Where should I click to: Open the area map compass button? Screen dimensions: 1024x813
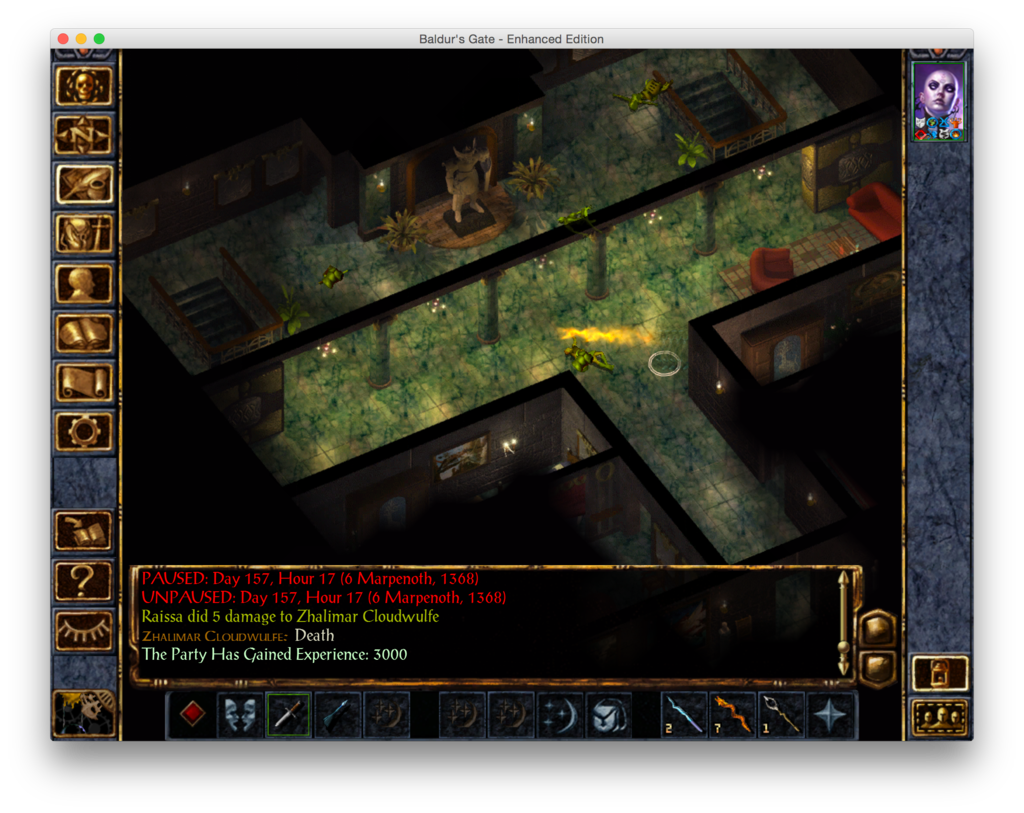click(x=84, y=135)
